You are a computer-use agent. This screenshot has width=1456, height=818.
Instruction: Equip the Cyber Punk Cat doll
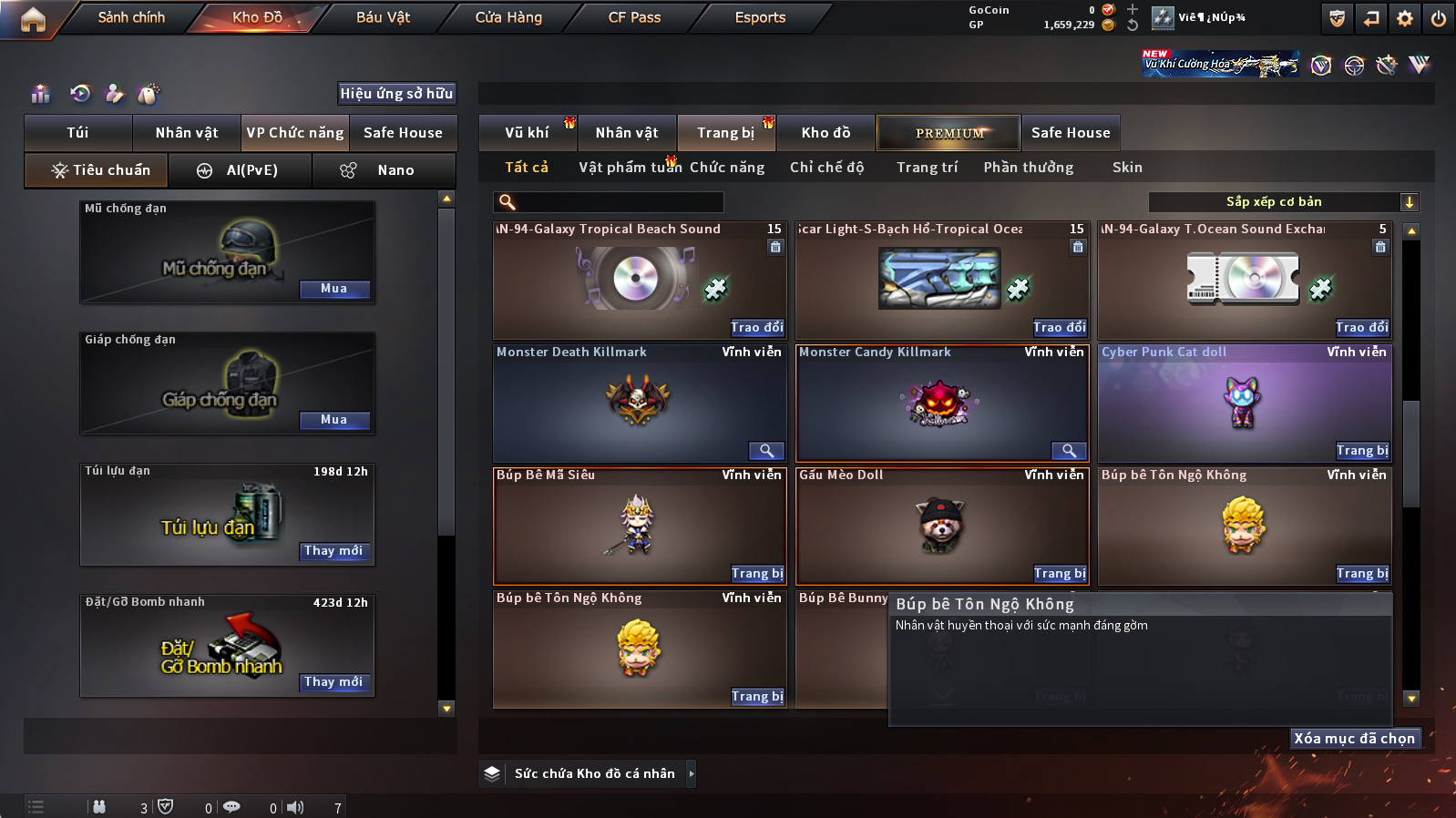pyautogui.click(x=1362, y=451)
